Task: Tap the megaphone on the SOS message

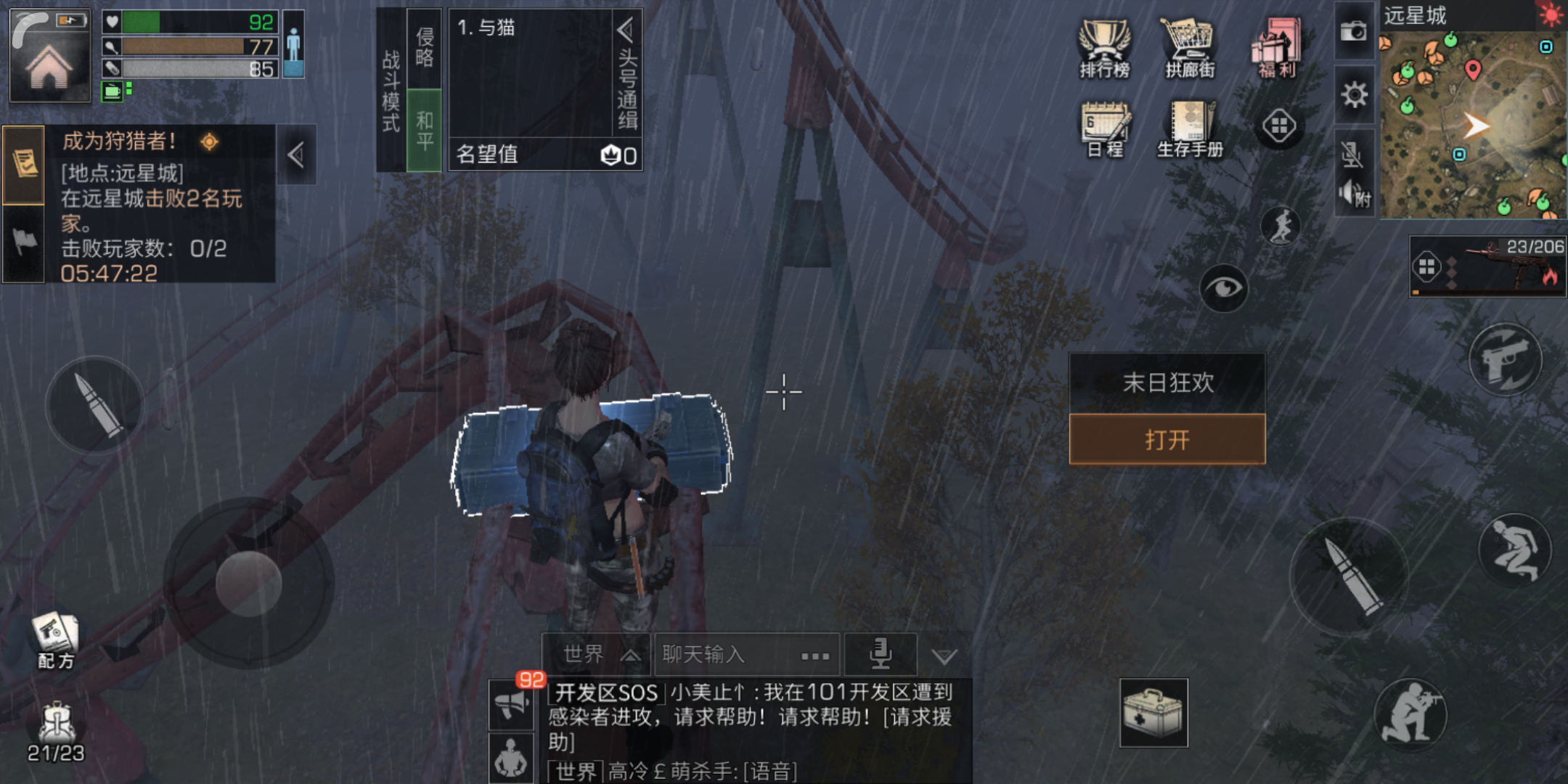Action: [x=513, y=704]
